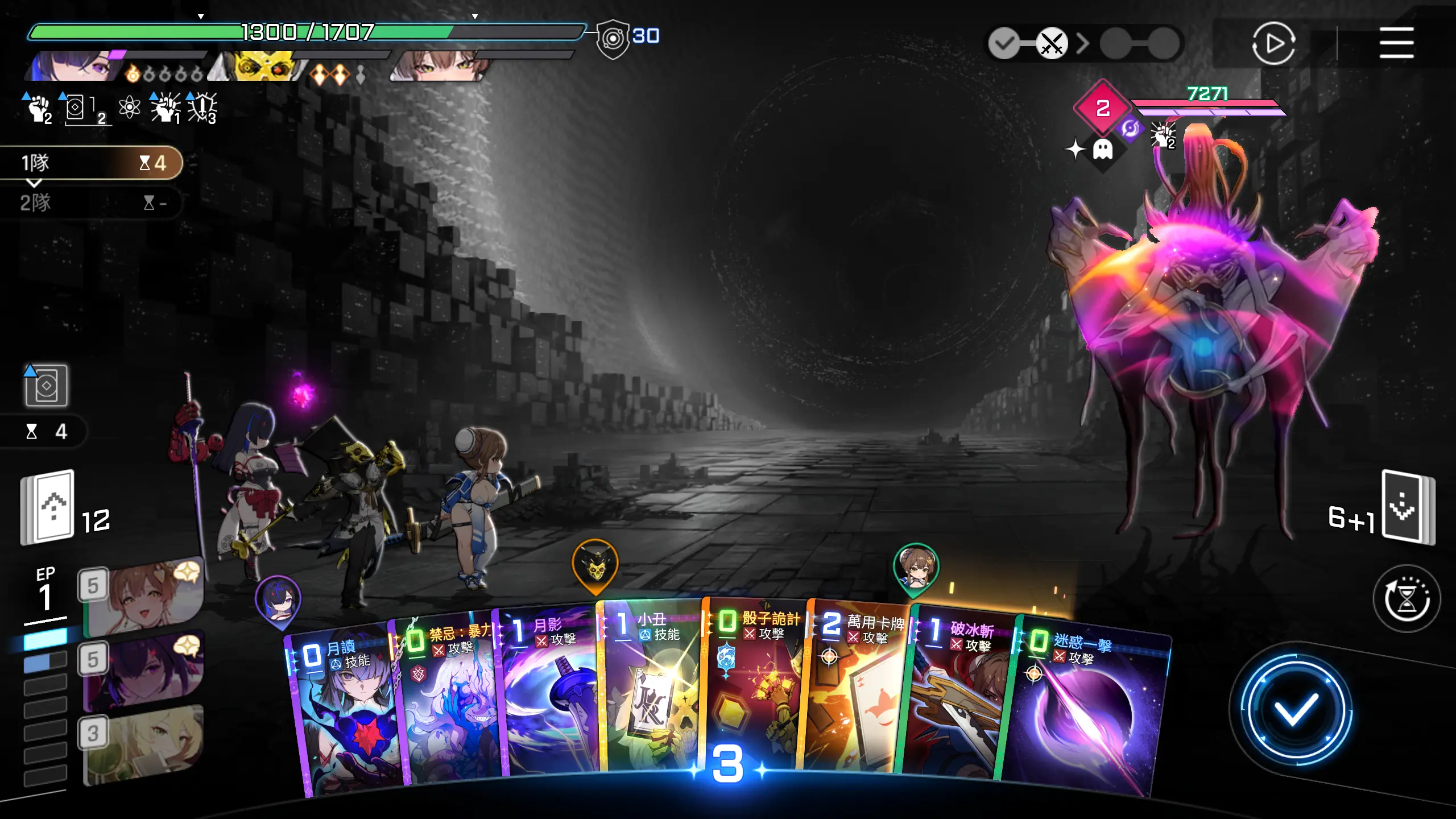
Task: Play the 小丑 skill card
Action: click(651, 688)
